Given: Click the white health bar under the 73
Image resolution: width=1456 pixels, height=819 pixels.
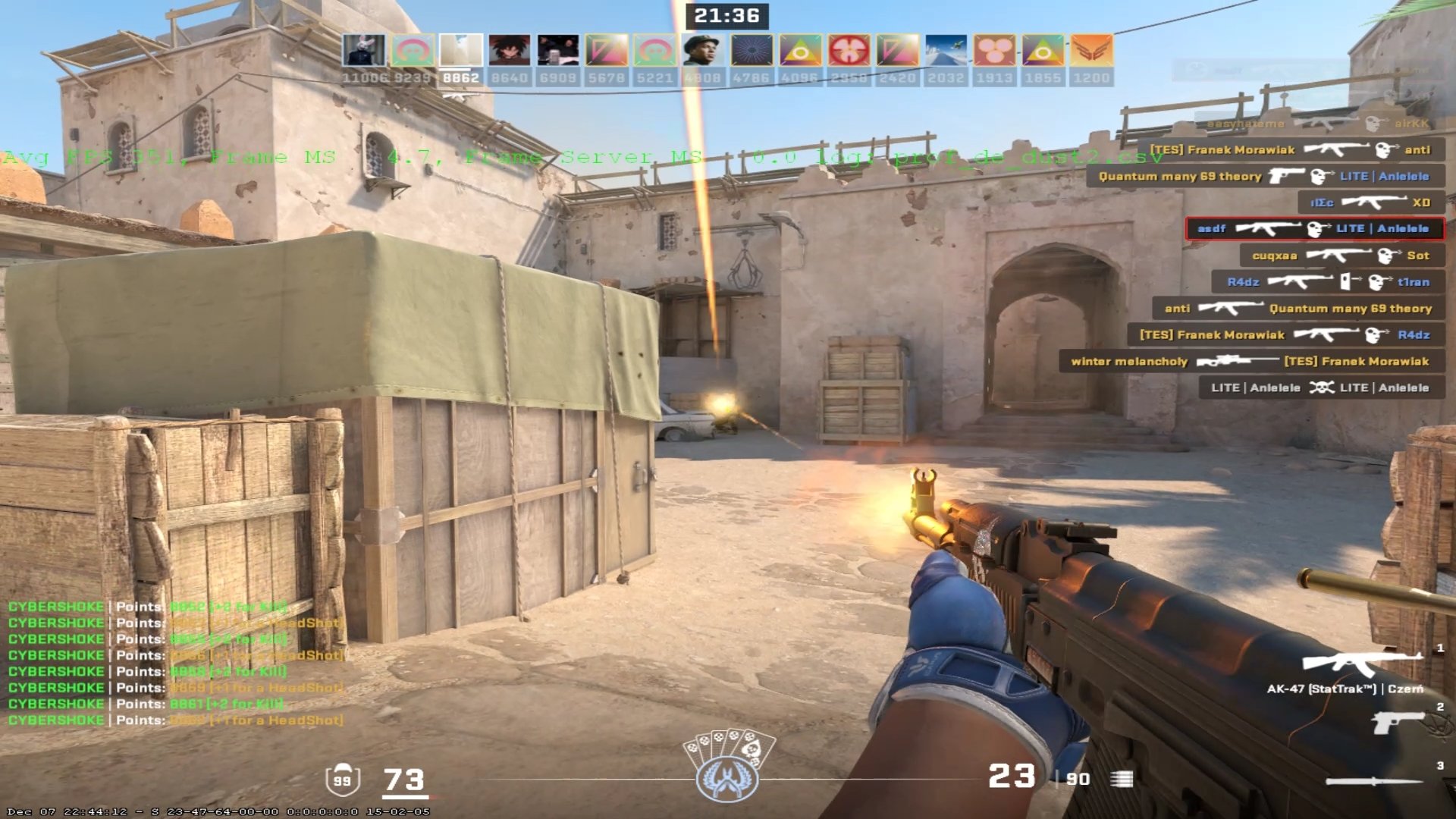Looking at the screenshot, I should coord(406,798).
